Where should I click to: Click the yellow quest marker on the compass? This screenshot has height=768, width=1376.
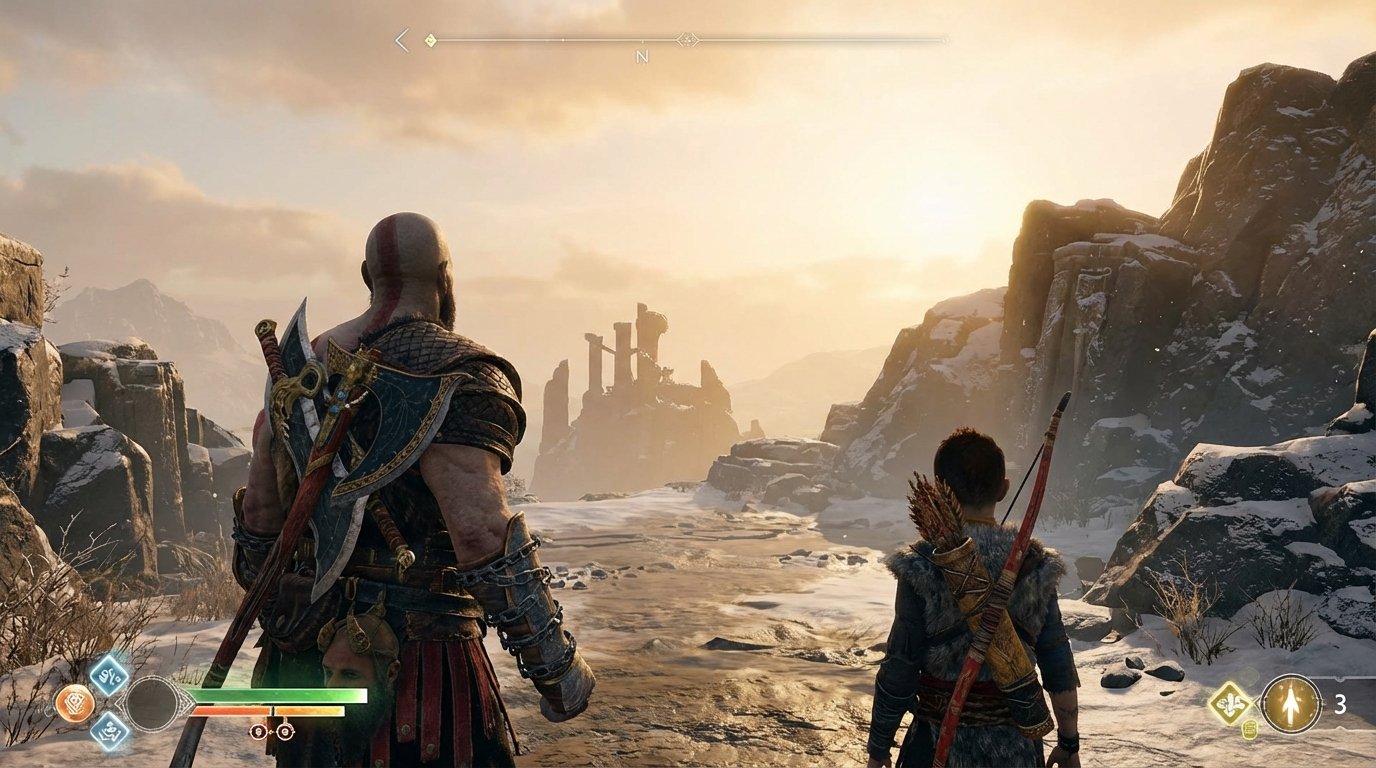coord(430,39)
